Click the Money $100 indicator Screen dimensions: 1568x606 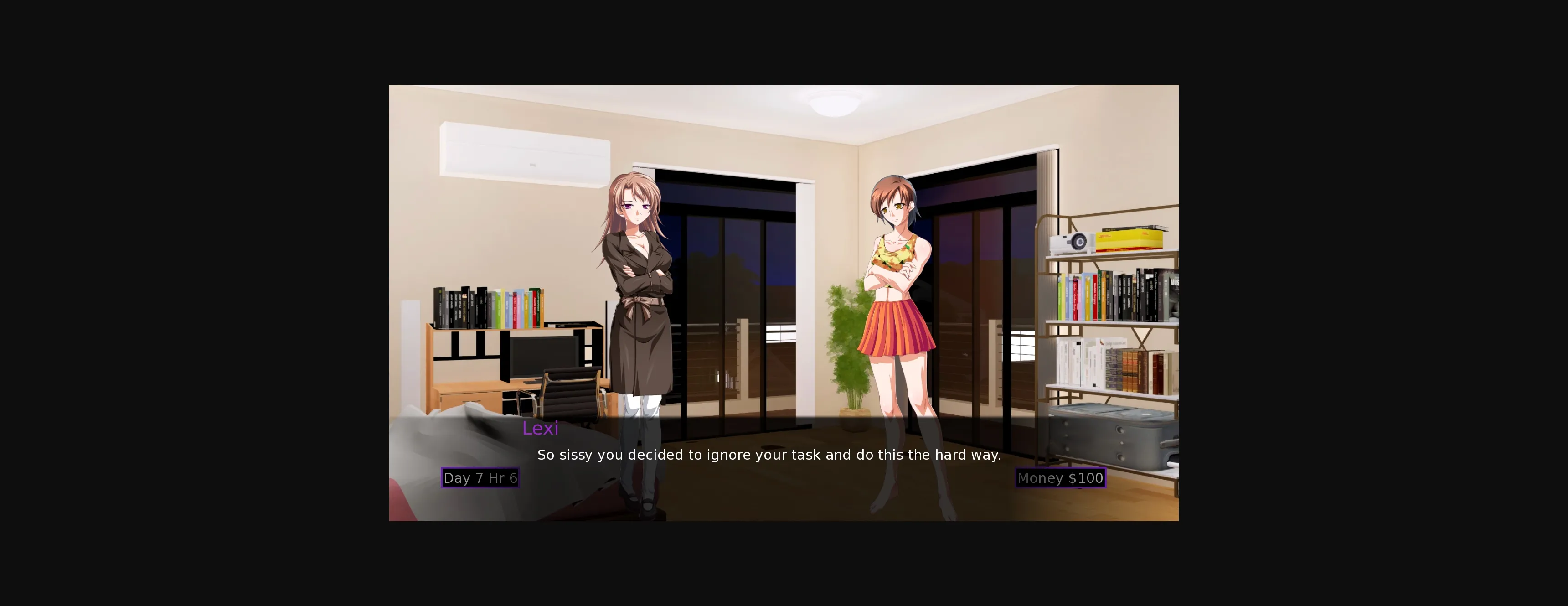[x=1060, y=478]
